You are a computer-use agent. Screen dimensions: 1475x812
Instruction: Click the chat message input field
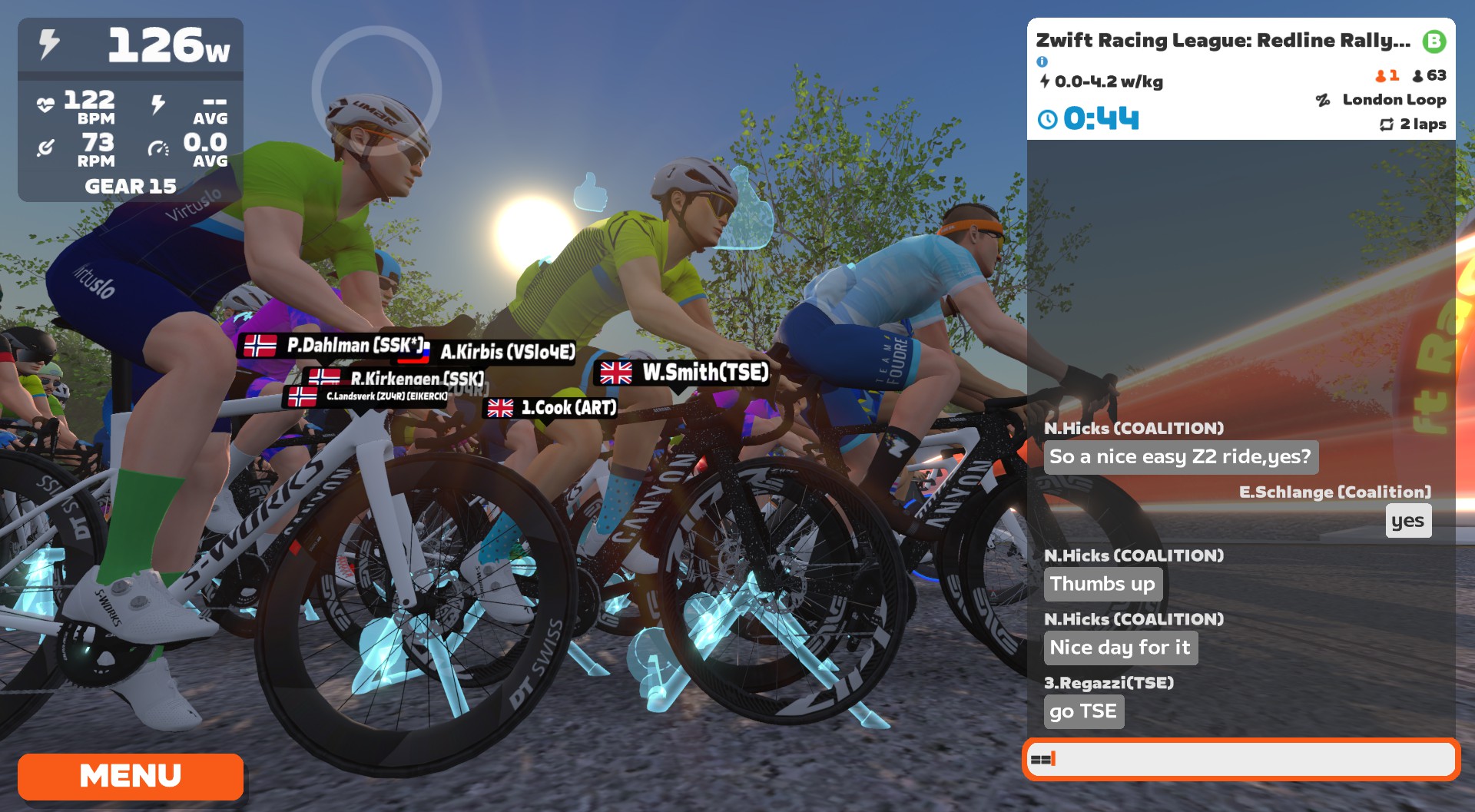point(1241,759)
